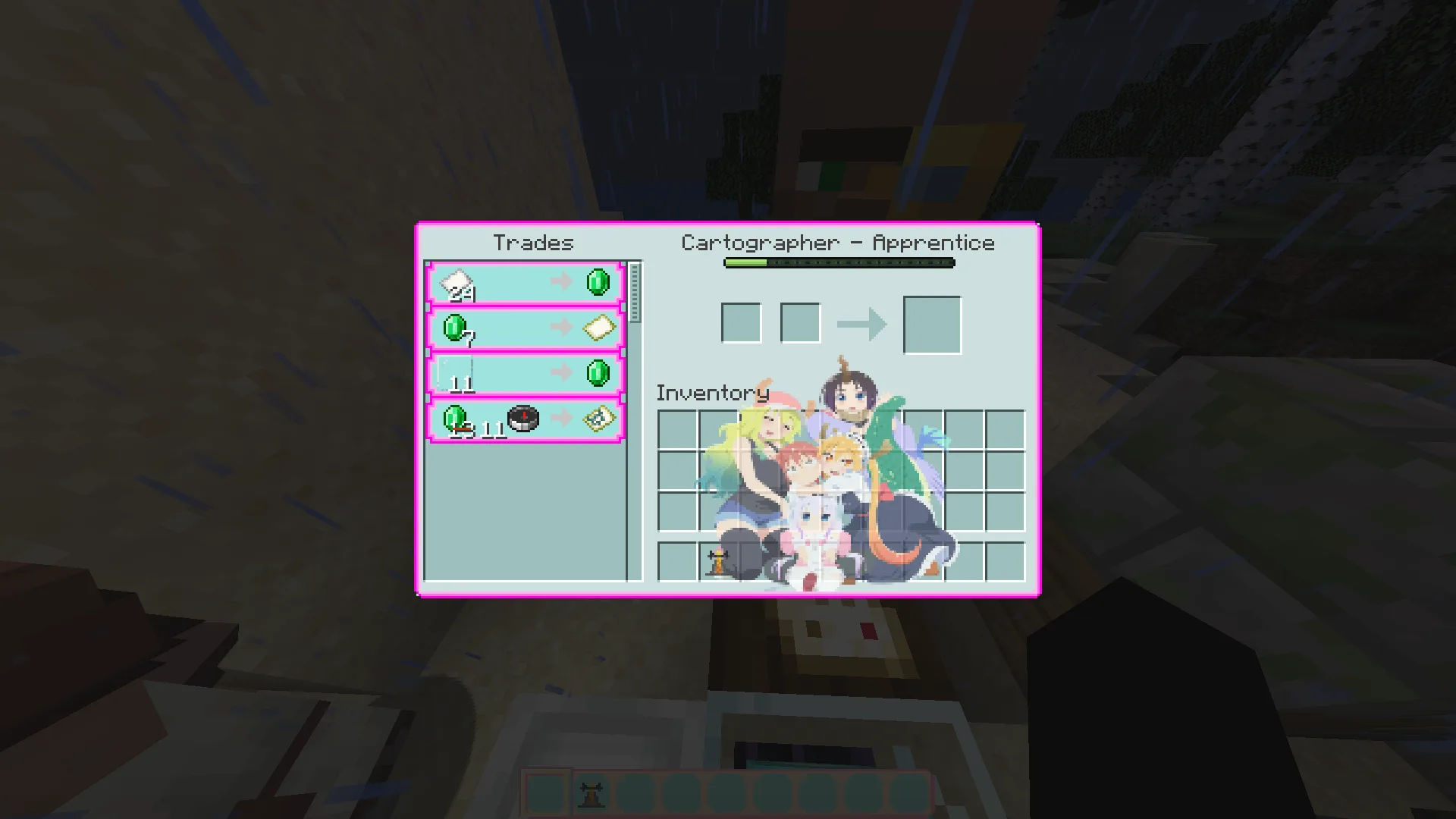
Task: Click the Trades header label
Action: coord(532,243)
